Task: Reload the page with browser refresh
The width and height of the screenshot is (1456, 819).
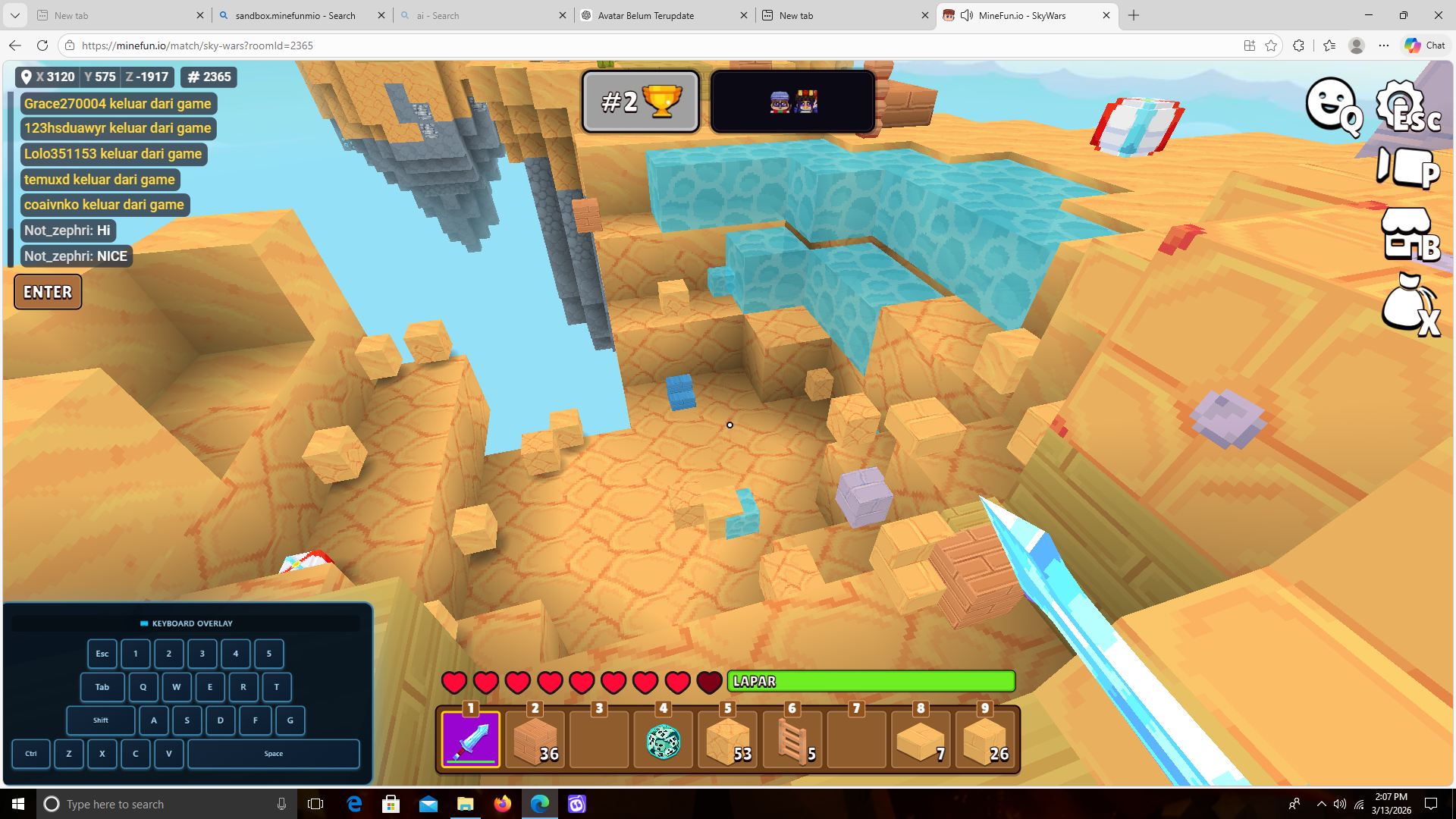Action: (x=42, y=45)
